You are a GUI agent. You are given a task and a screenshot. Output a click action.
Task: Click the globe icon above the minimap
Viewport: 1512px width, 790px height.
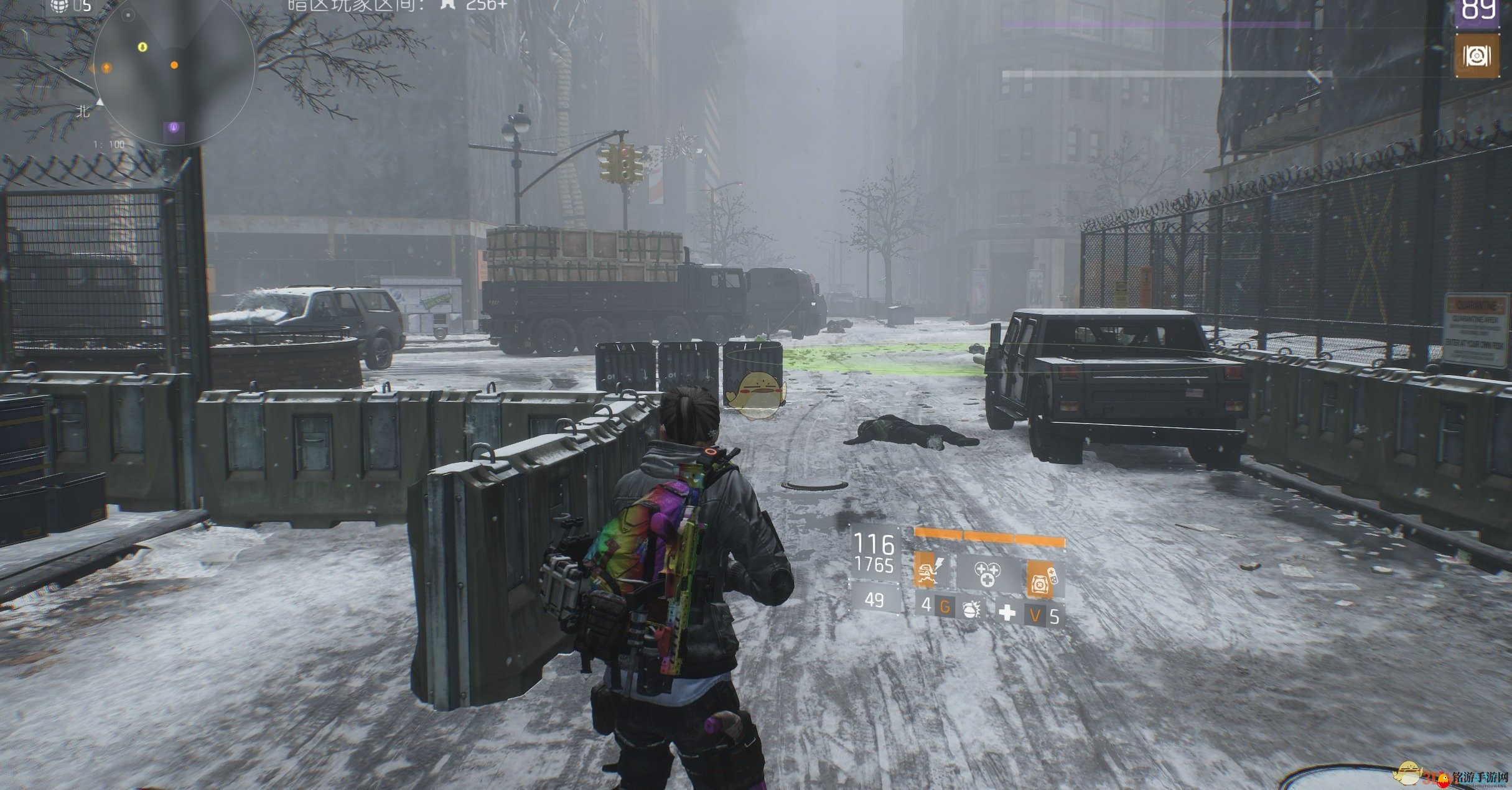coord(60,6)
